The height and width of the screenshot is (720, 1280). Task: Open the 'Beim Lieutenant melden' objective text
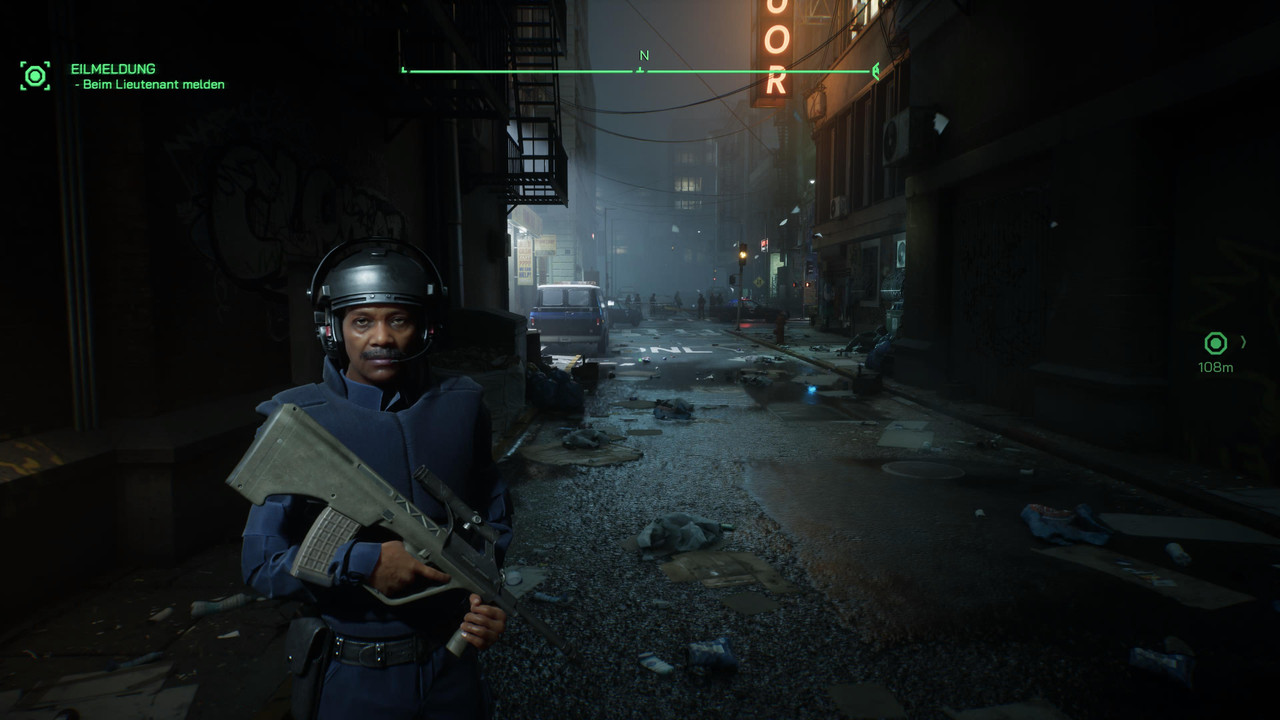tap(153, 85)
